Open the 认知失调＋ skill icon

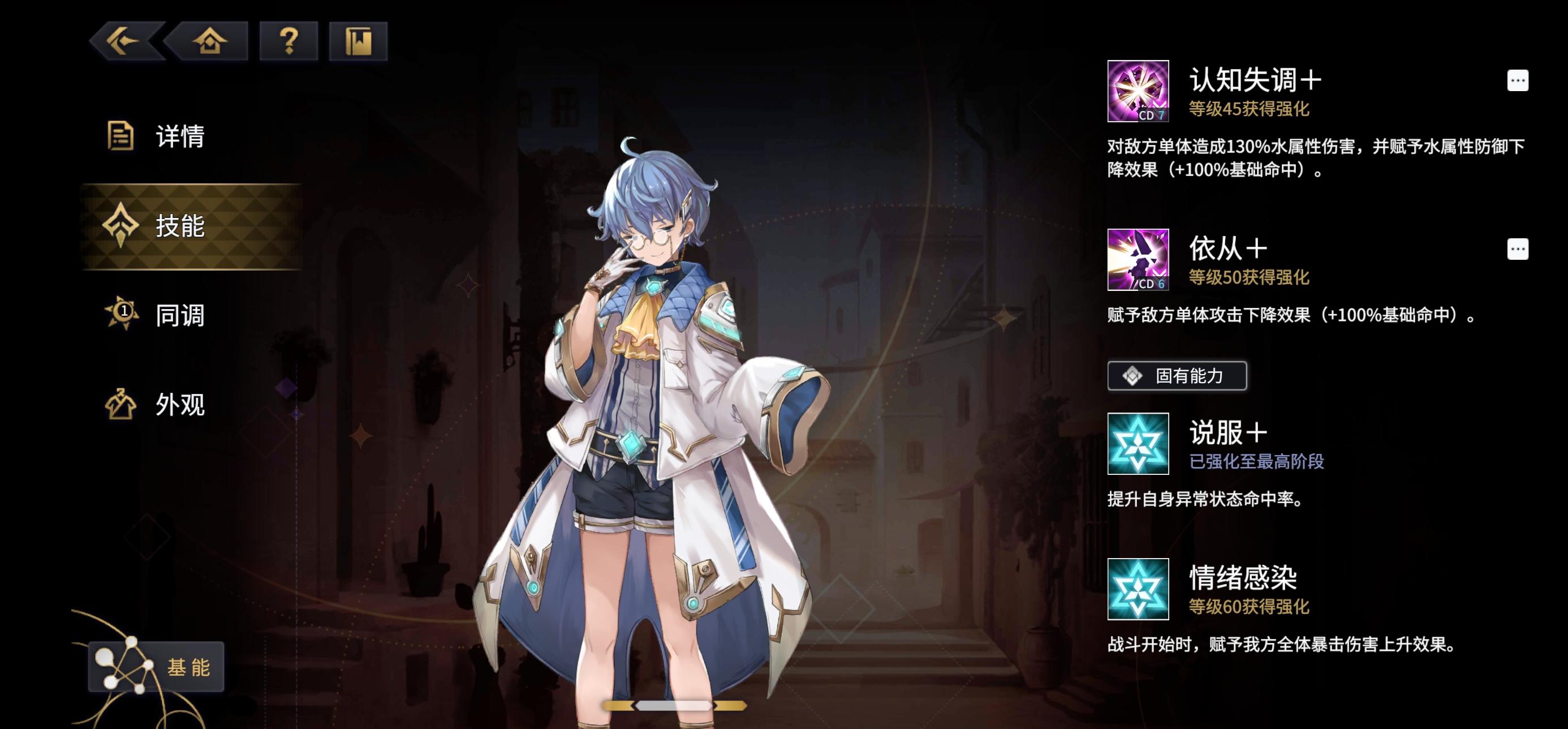1138,91
